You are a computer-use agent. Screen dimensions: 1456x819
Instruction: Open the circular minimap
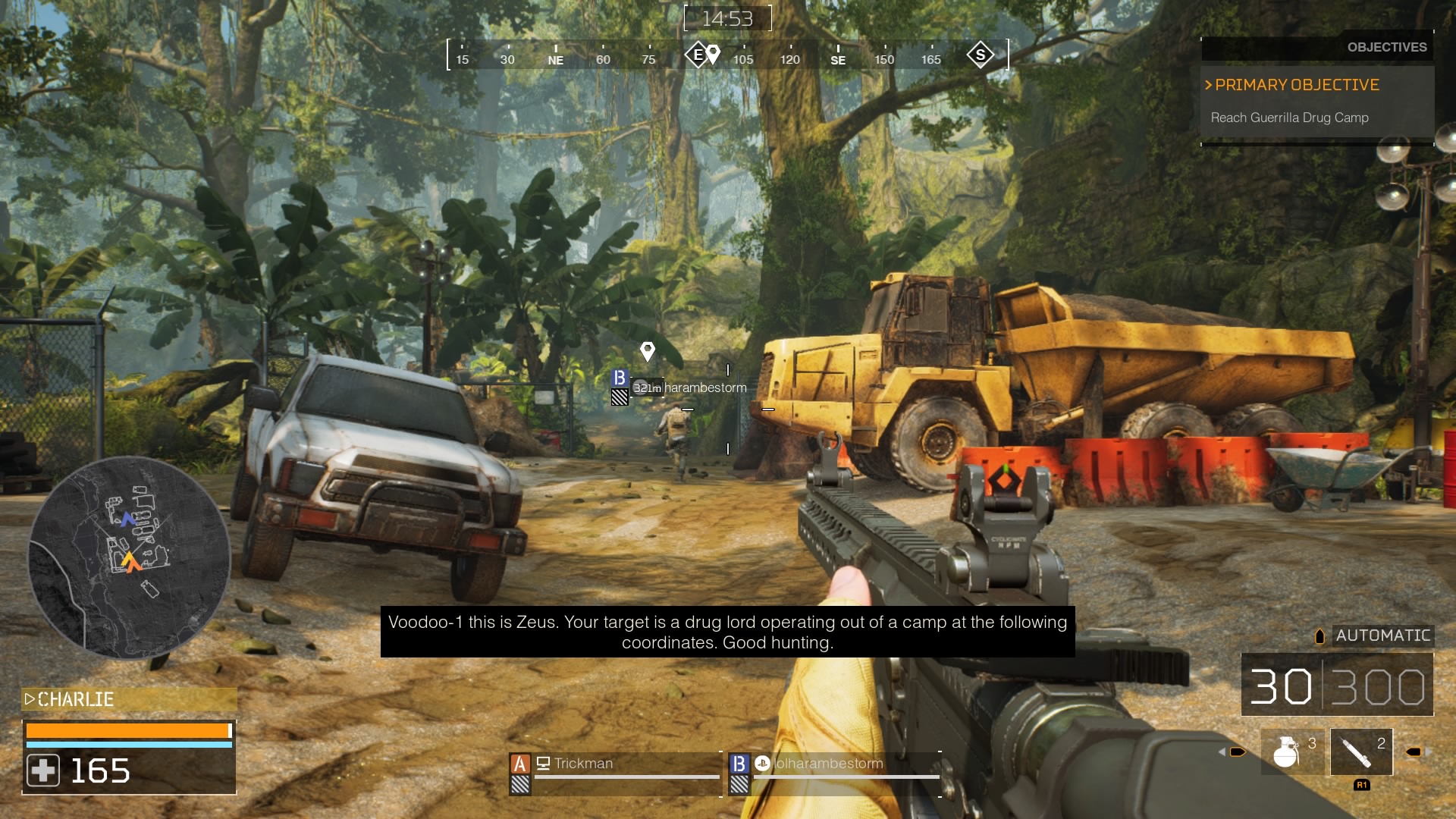[x=129, y=557]
